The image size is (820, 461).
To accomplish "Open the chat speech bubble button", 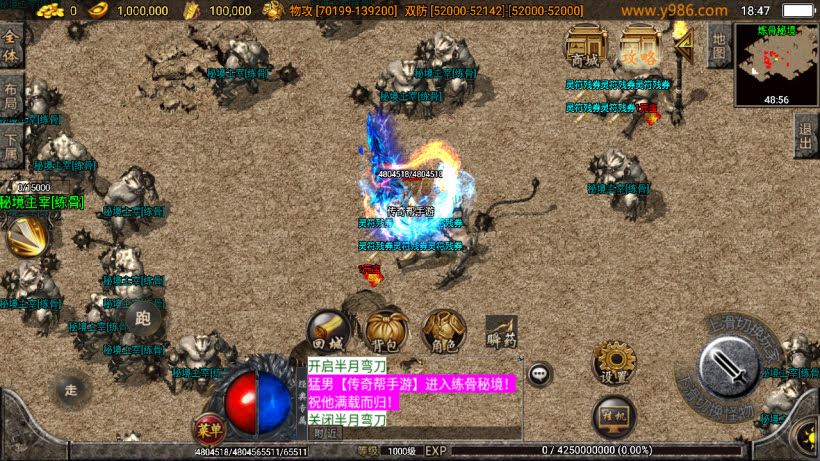I will (540, 374).
